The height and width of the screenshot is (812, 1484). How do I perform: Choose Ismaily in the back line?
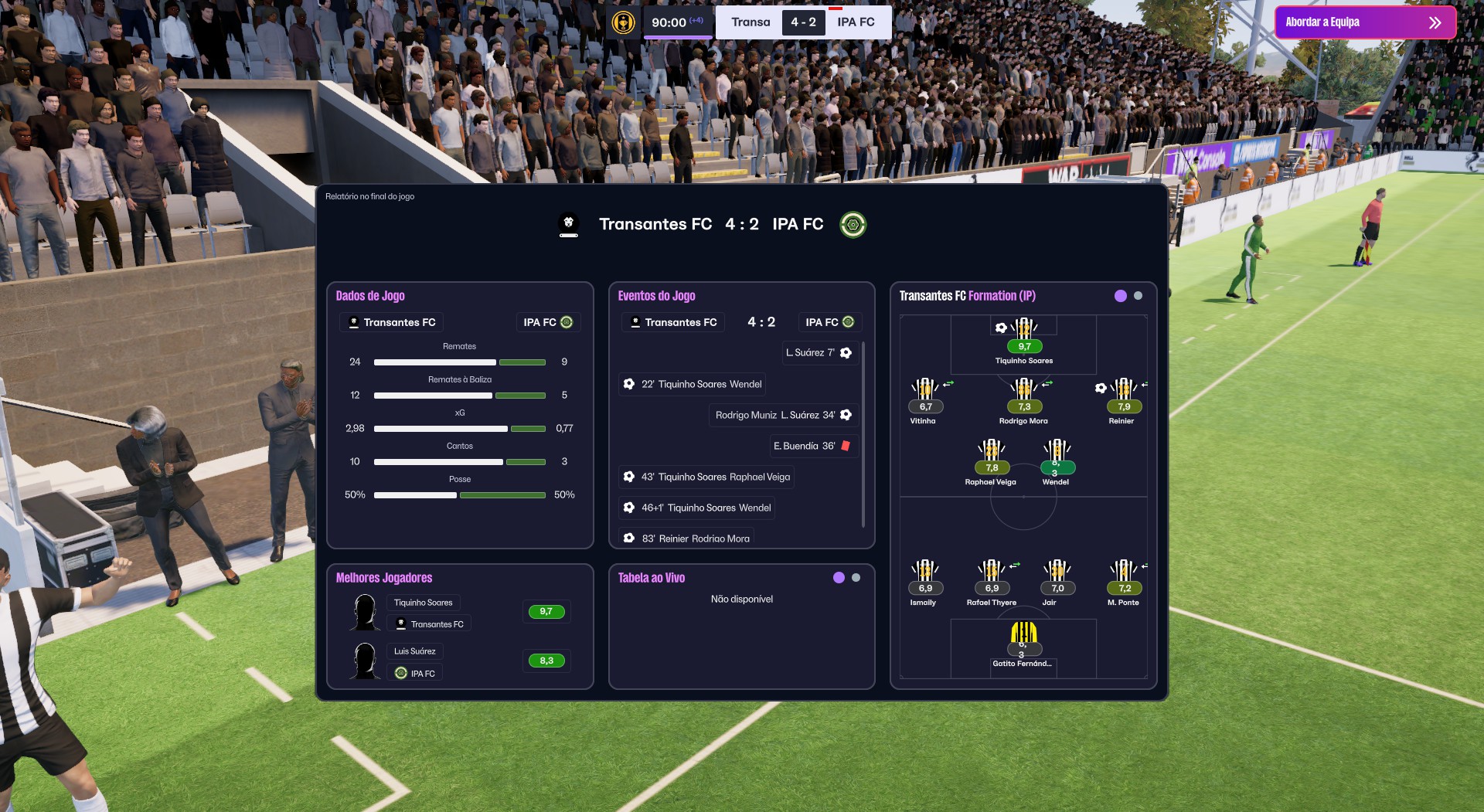[924, 576]
